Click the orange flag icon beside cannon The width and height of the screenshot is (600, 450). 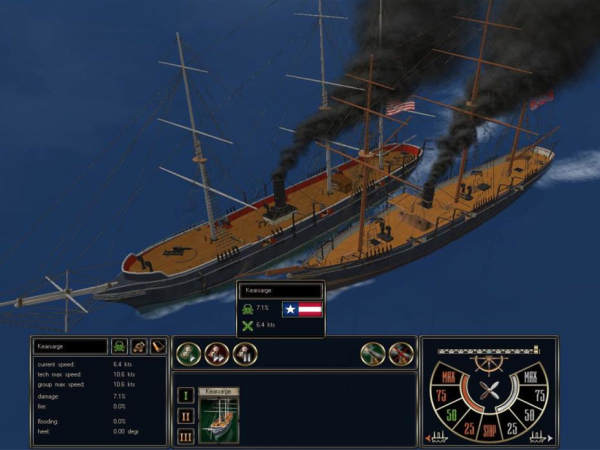pos(157,346)
